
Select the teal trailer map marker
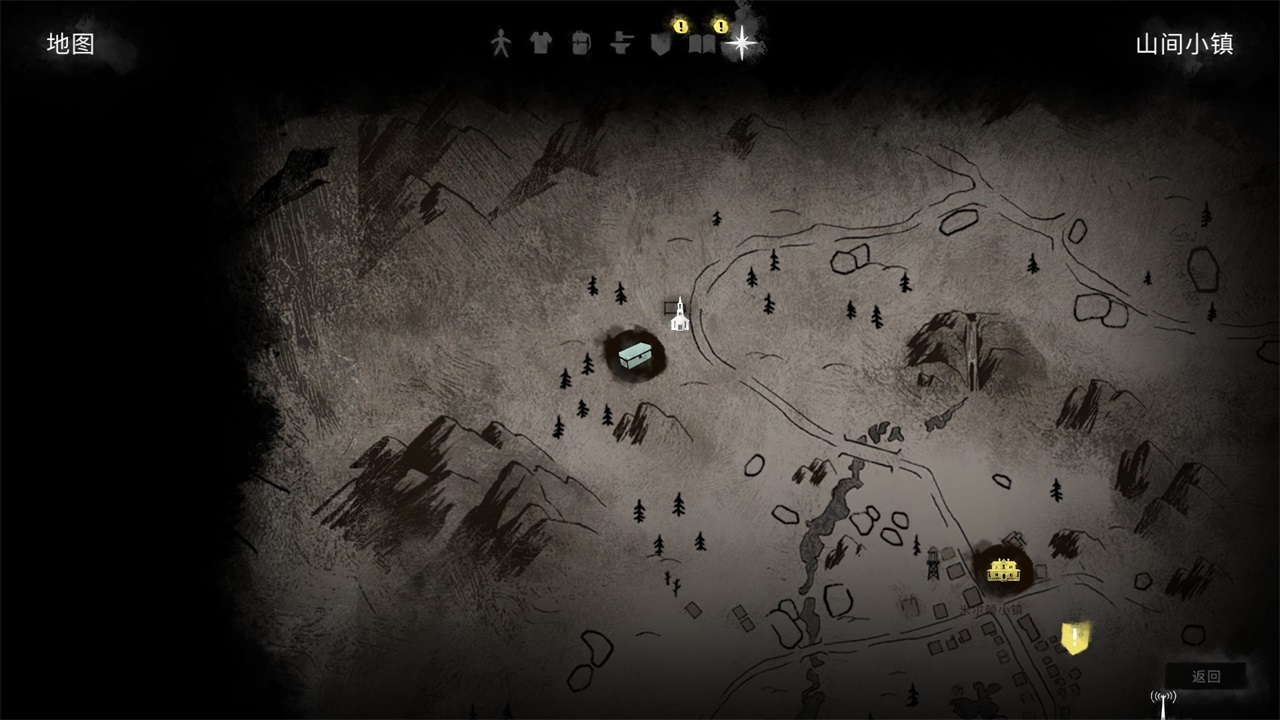pyautogui.click(x=635, y=354)
